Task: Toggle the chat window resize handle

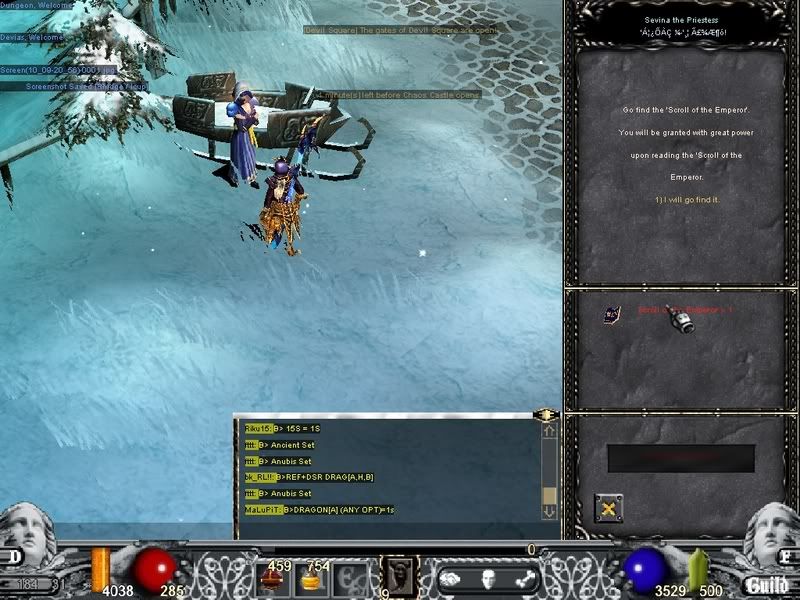Action: point(546,414)
